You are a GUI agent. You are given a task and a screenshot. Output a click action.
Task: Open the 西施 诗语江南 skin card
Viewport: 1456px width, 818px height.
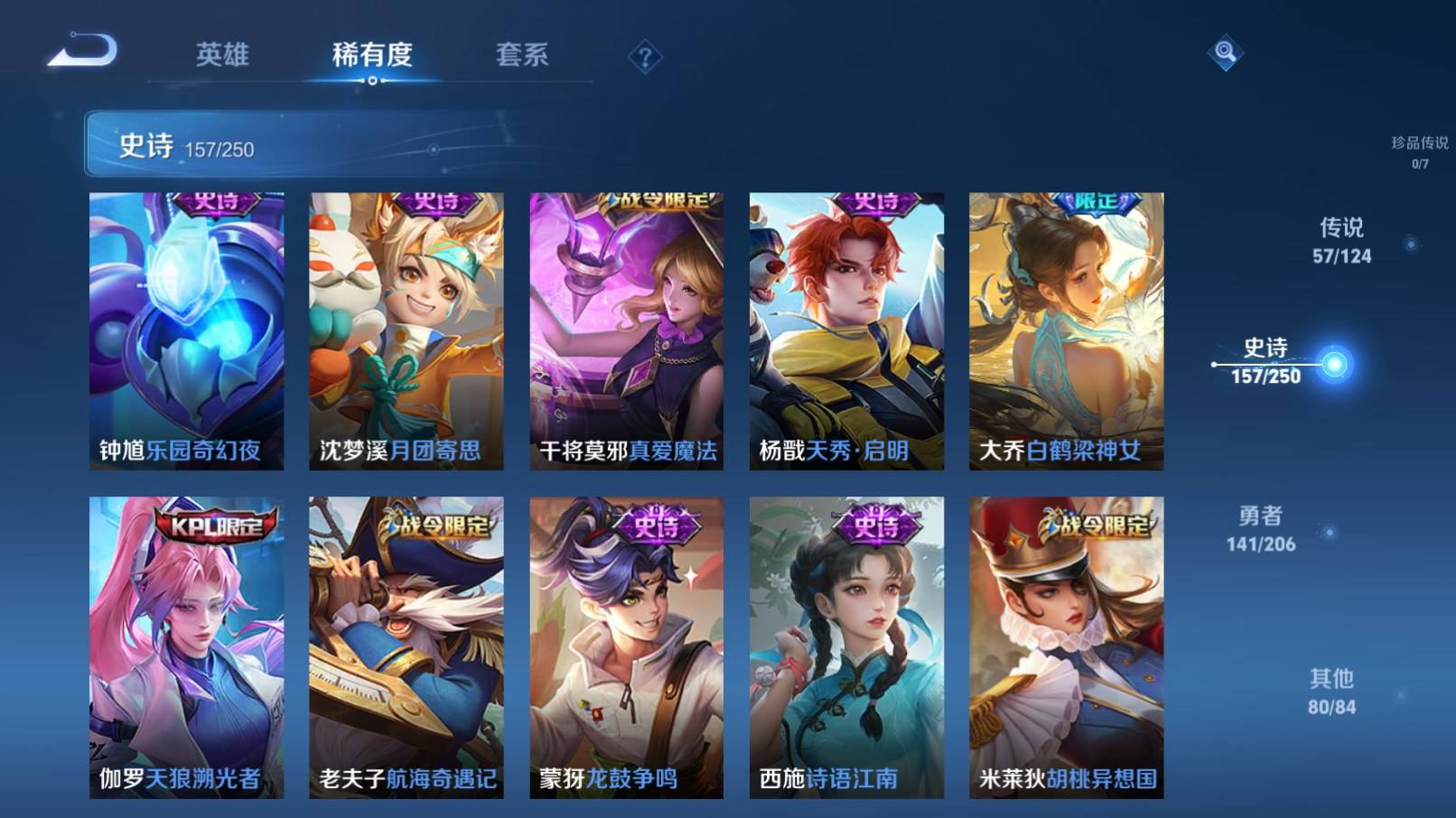(846, 646)
